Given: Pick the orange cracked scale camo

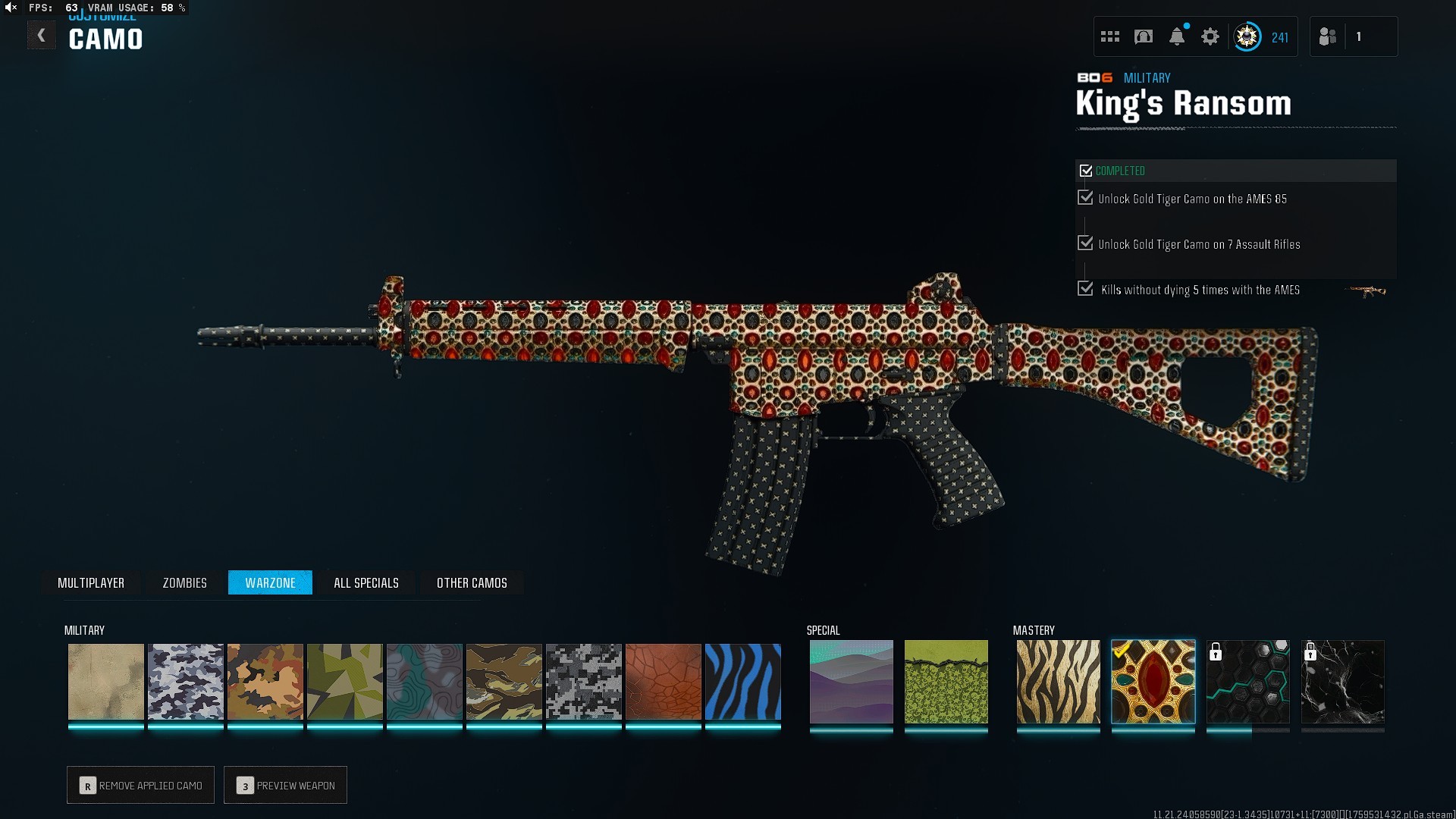Looking at the screenshot, I should point(664,681).
